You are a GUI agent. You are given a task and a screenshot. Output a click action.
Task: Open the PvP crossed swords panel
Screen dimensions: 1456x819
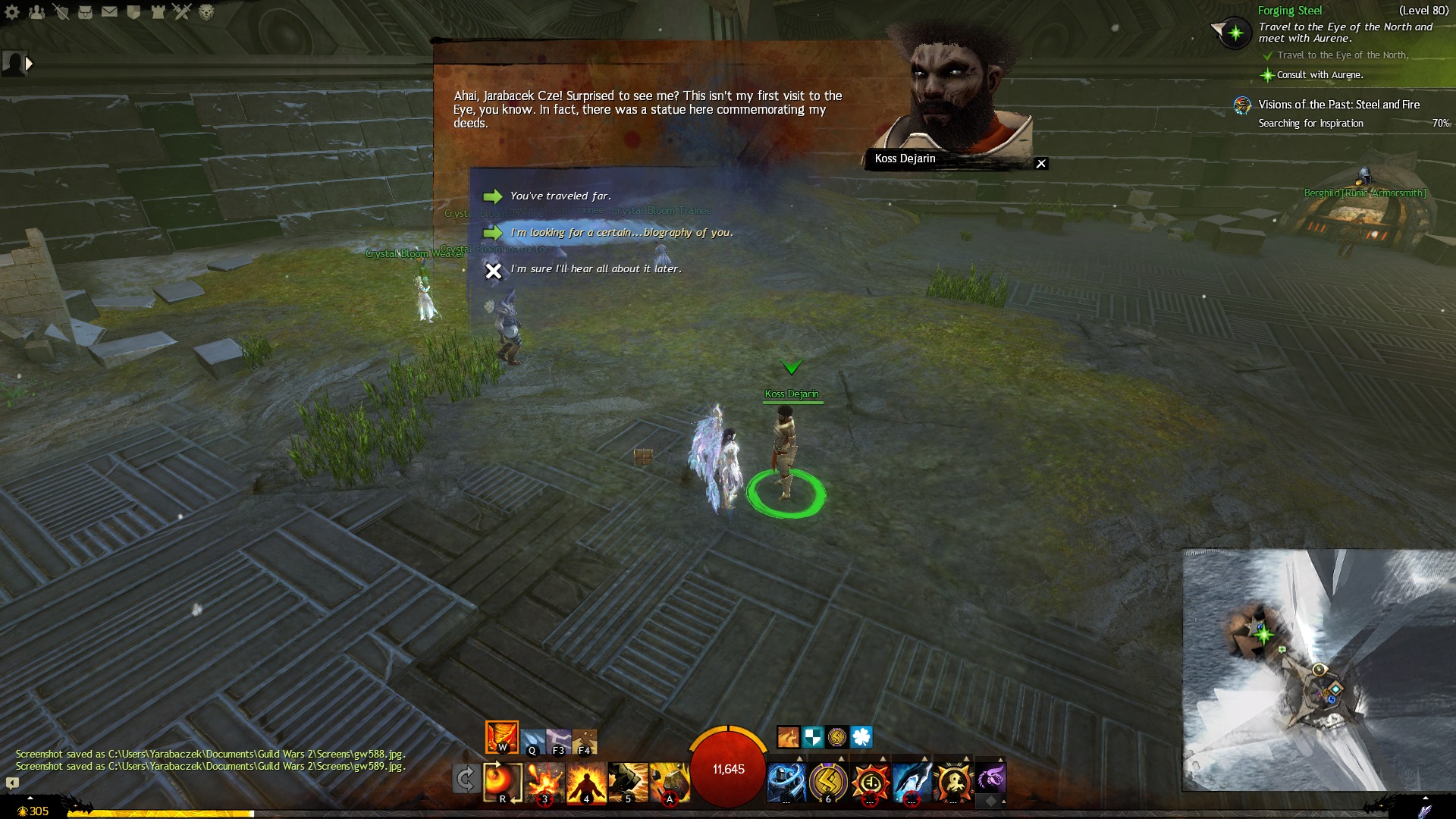(x=182, y=12)
